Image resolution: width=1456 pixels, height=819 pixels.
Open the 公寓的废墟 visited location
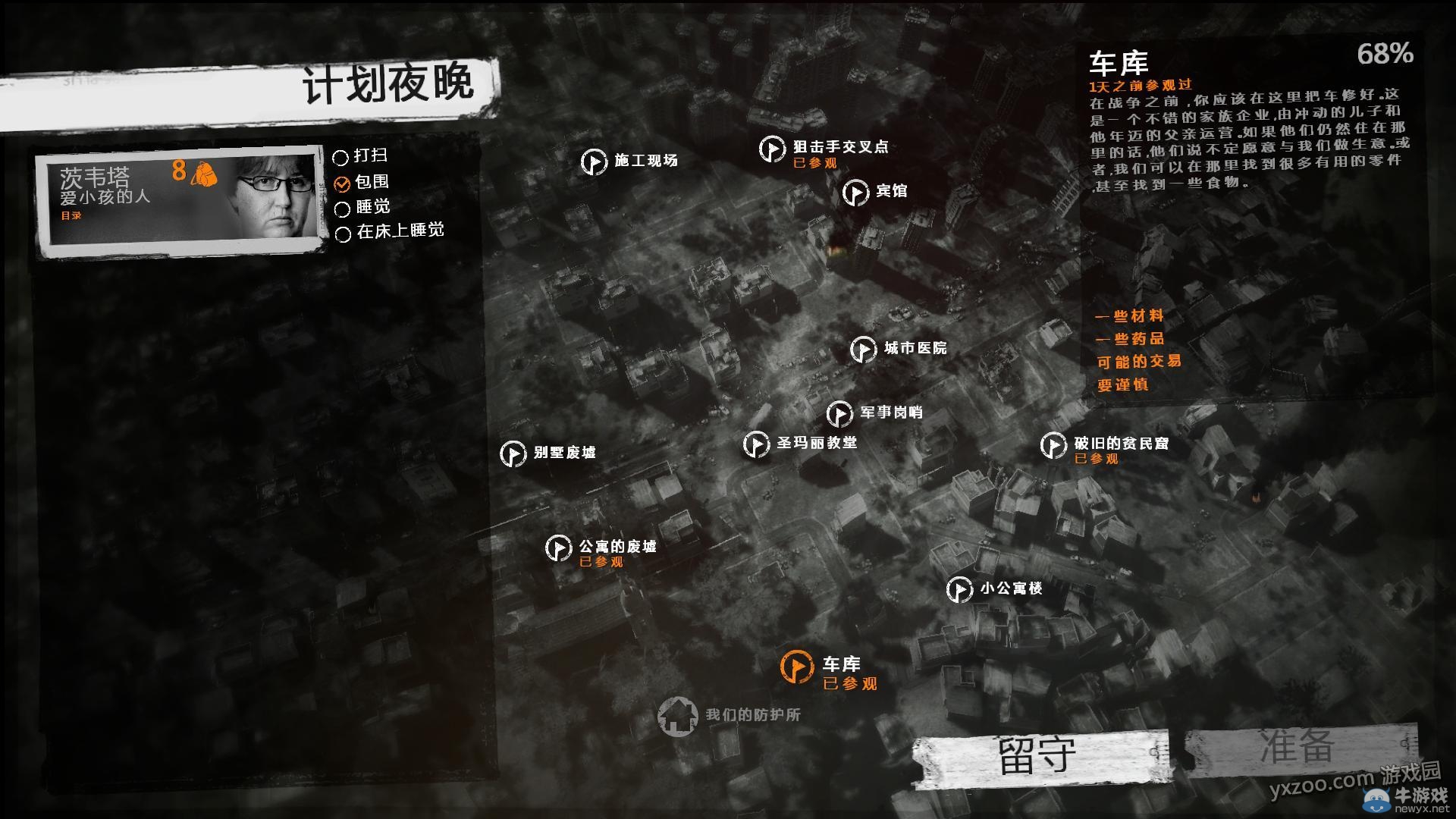click(x=560, y=548)
